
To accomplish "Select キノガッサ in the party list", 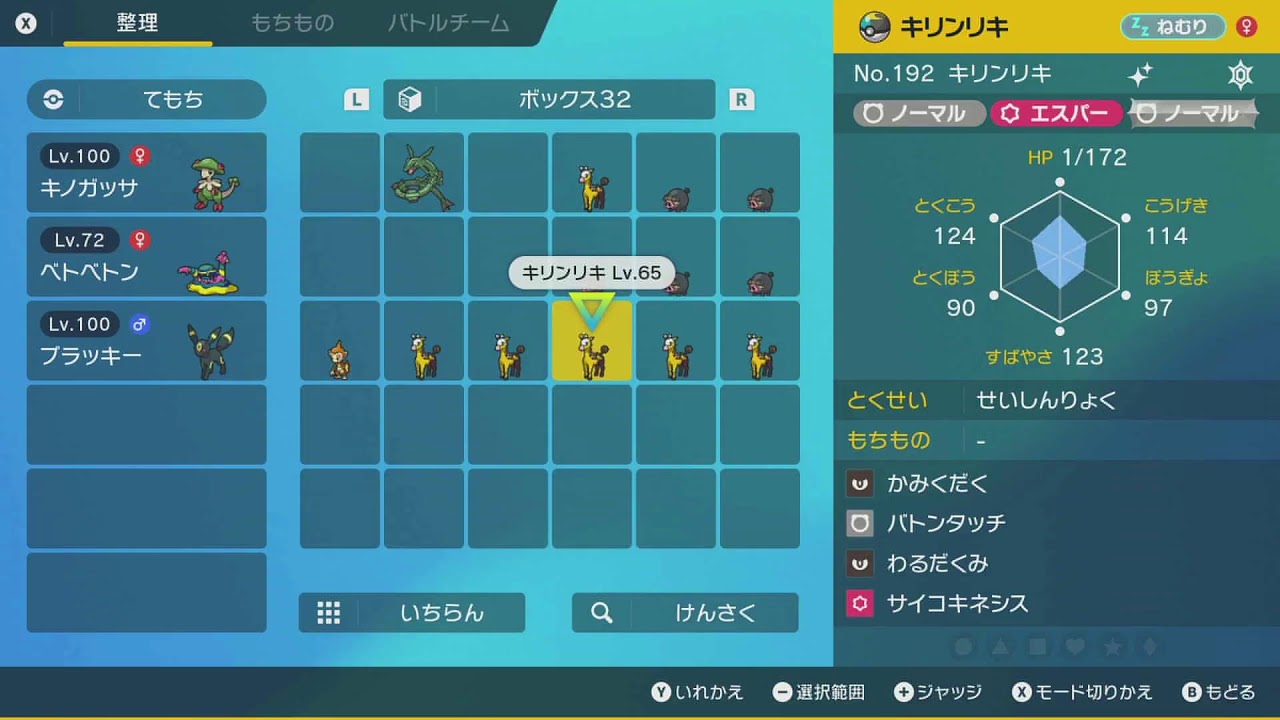I will point(147,173).
